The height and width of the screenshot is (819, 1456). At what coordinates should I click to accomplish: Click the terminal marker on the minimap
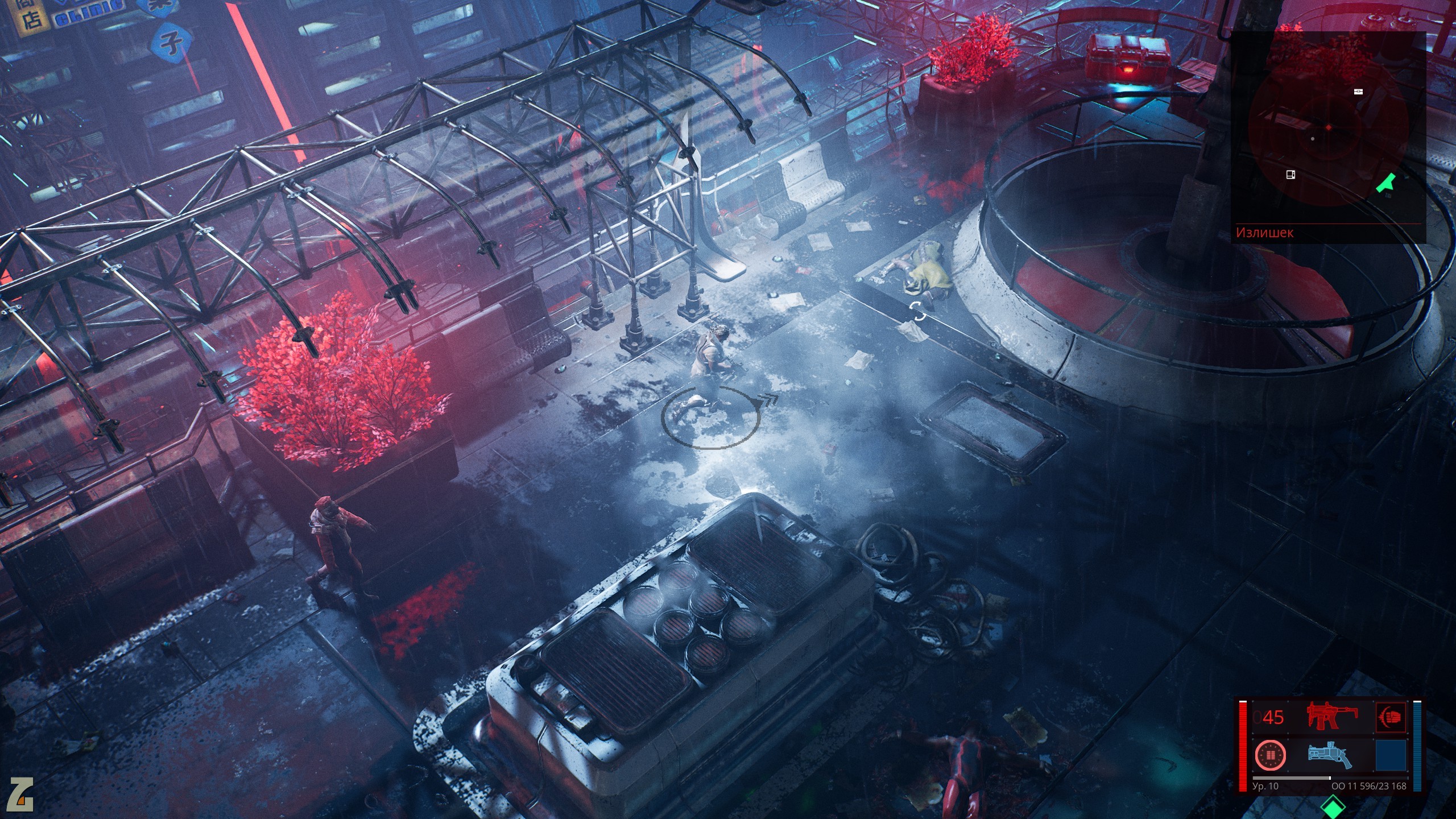point(1290,174)
